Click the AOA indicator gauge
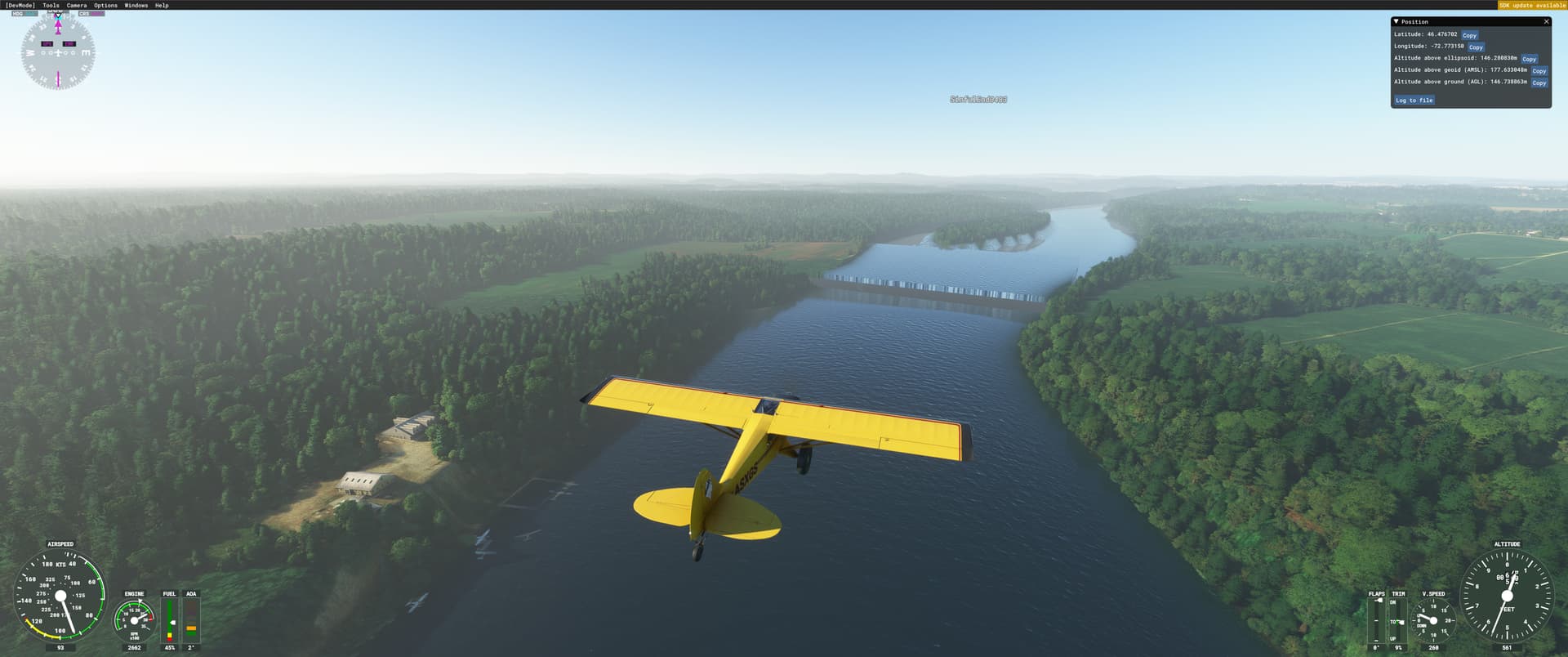 (x=190, y=621)
